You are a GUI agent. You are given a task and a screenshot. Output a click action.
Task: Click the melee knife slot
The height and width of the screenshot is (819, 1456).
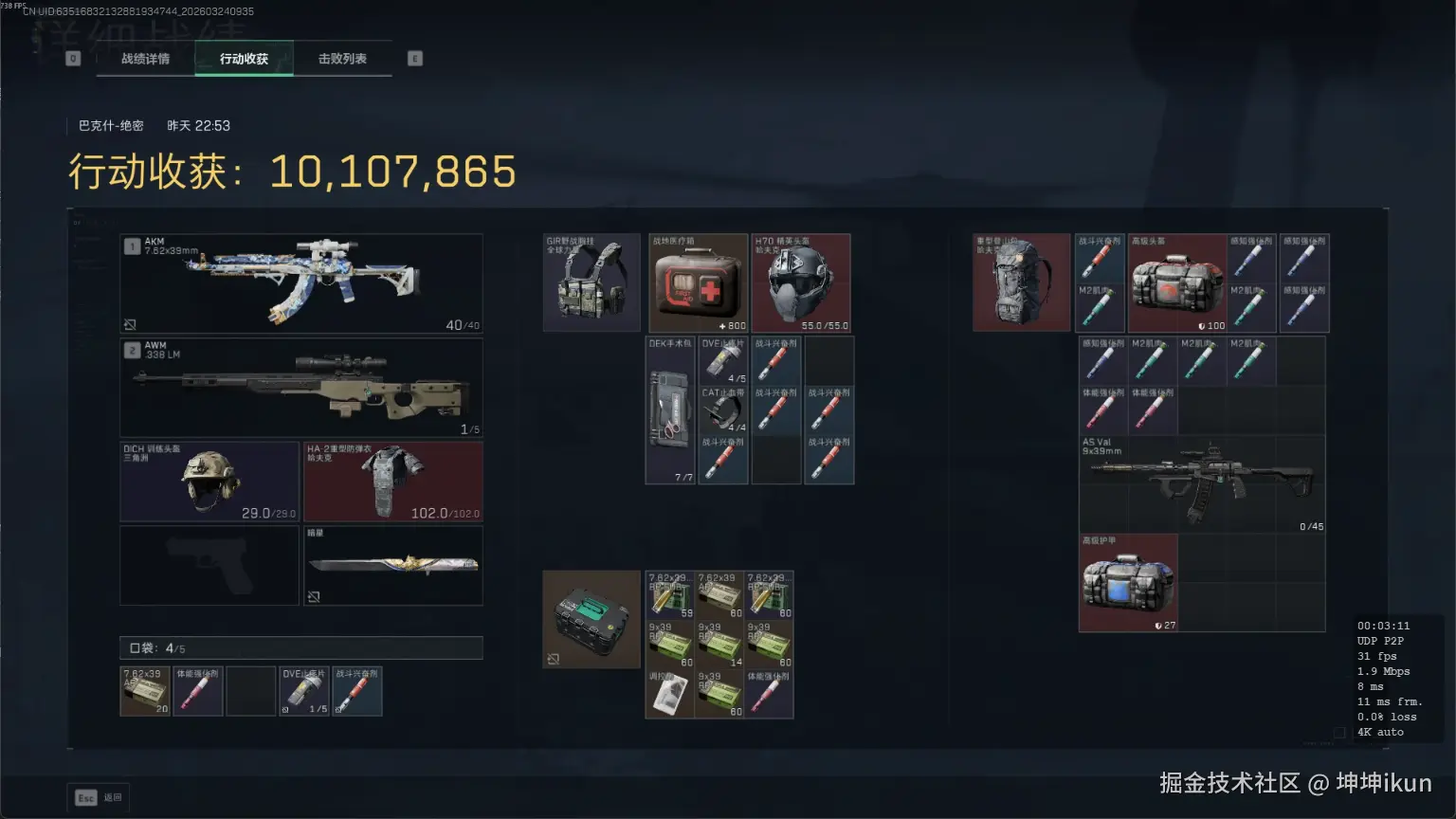click(392, 565)
